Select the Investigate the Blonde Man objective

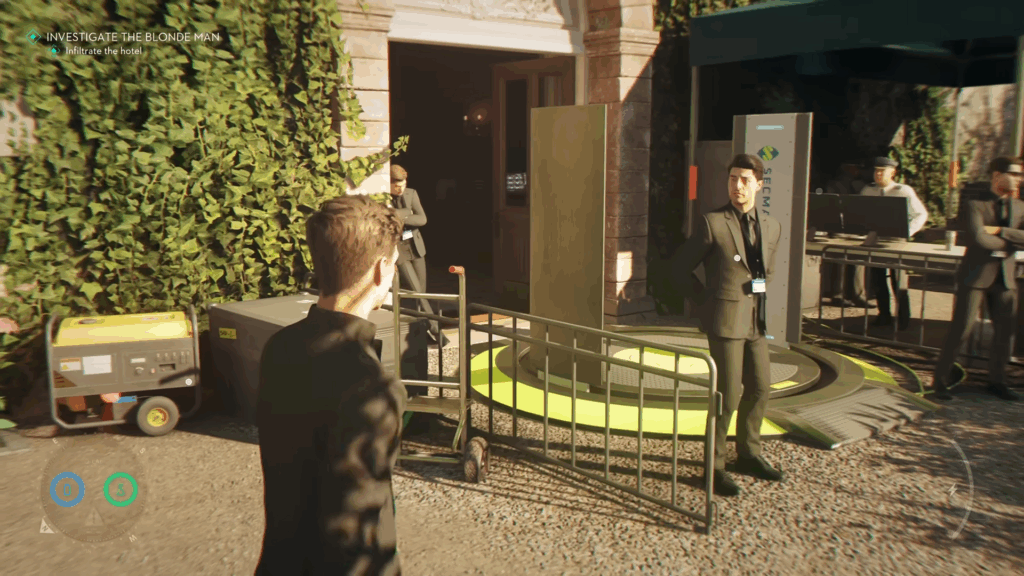[132, 37]
